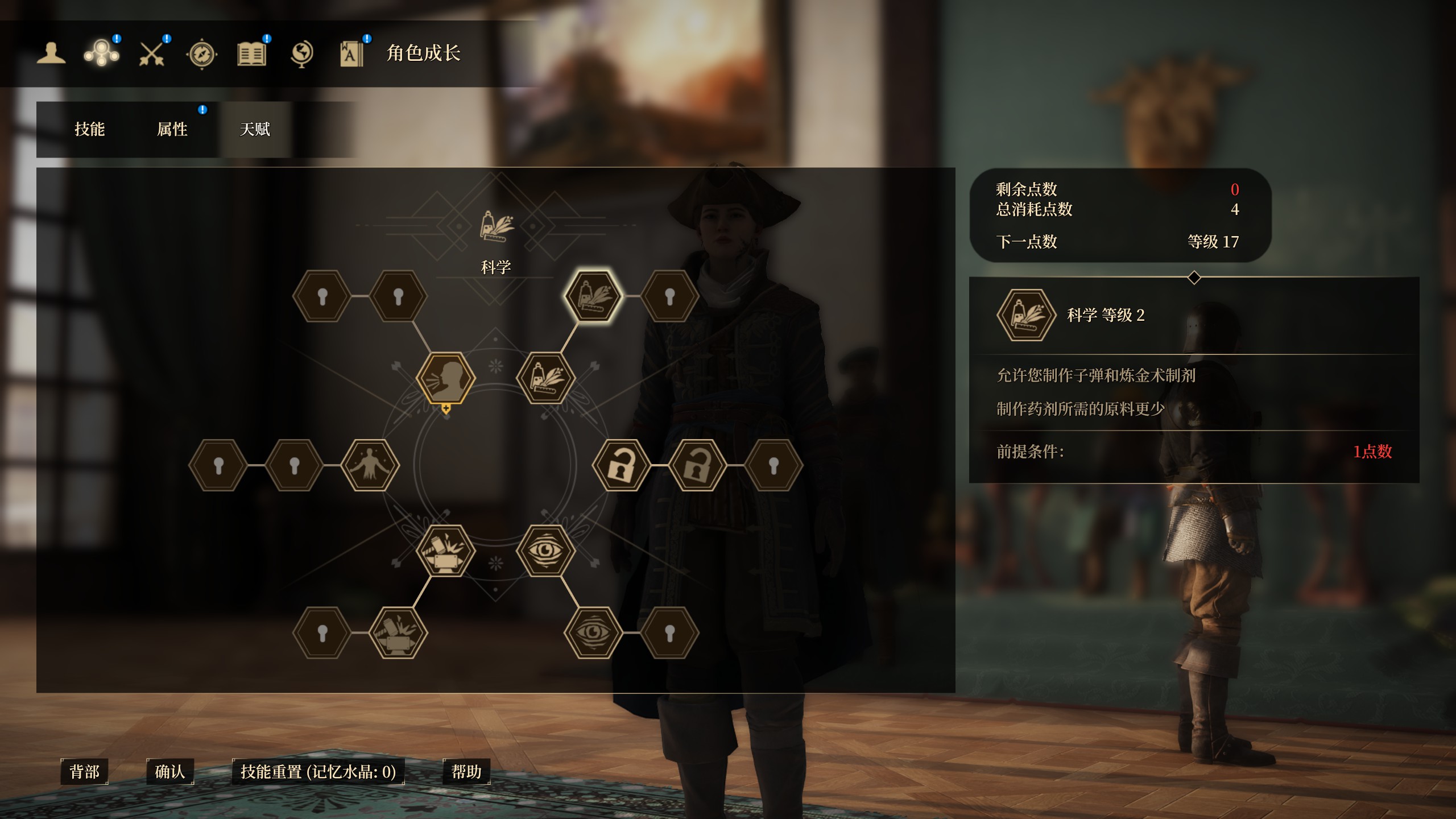Open the globe map icon

[301, 55]
